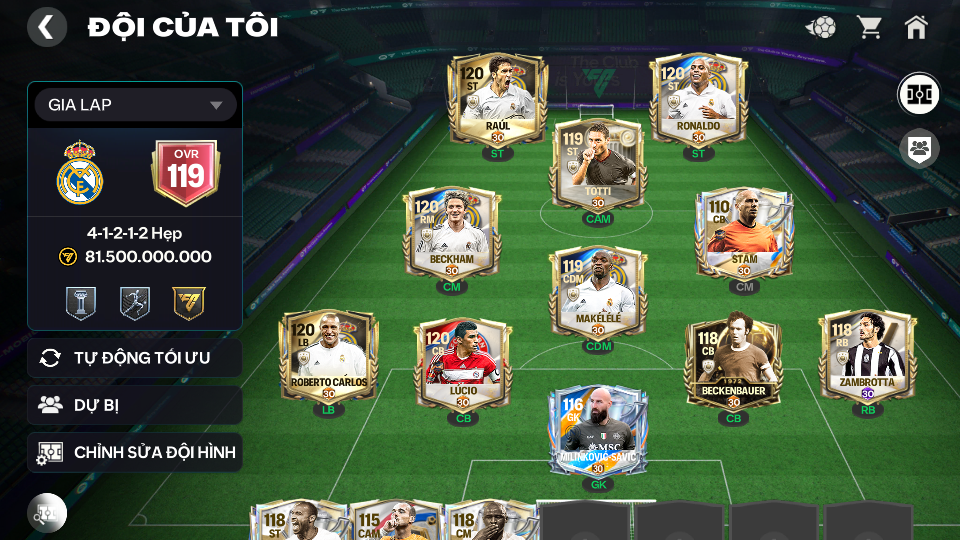Select the Zambrotta right-back card
Image resolution: width=960 pixels, height=540 pixels.
click(867, 356)
